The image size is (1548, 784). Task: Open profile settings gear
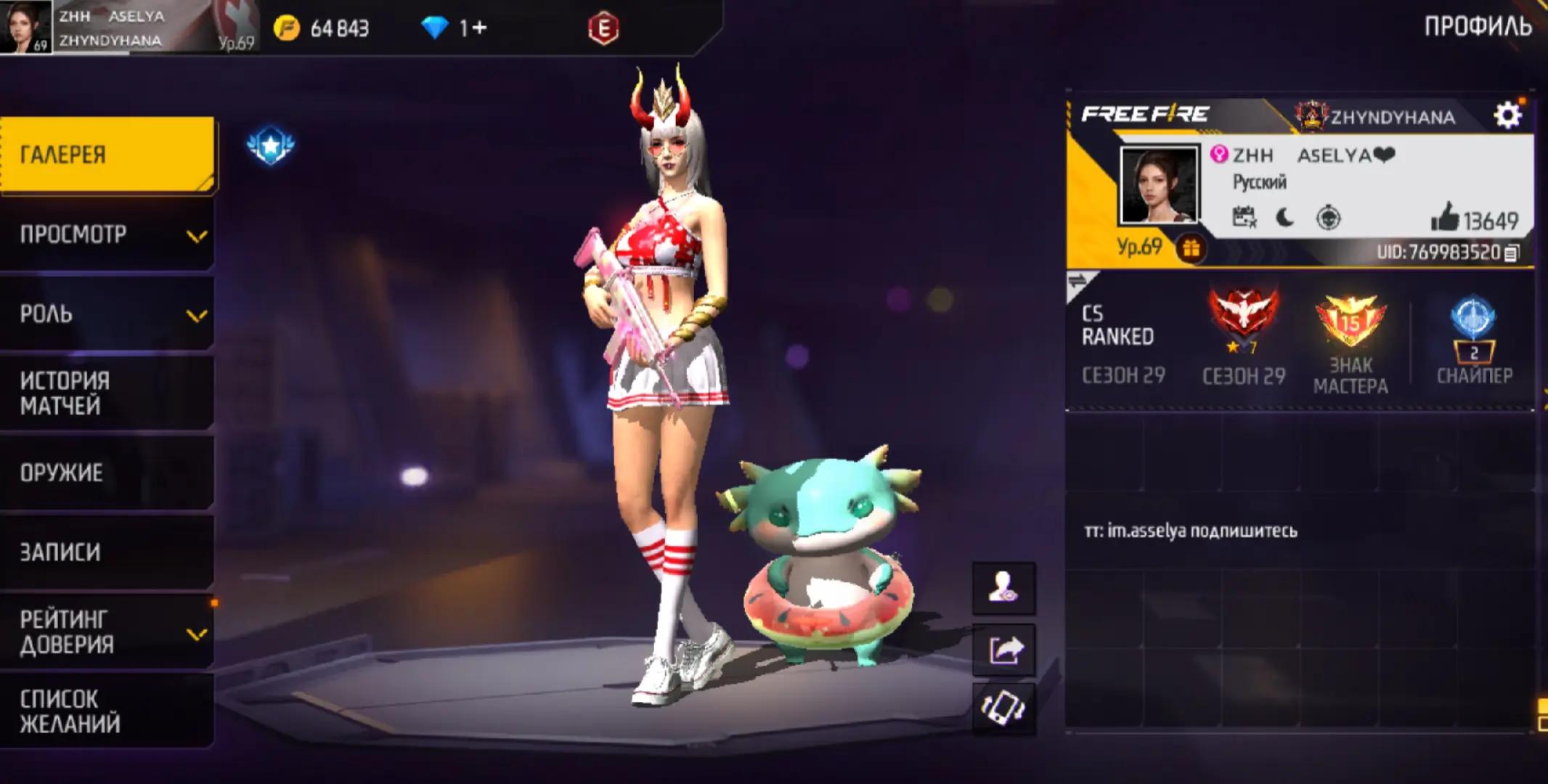point(1507,115)
